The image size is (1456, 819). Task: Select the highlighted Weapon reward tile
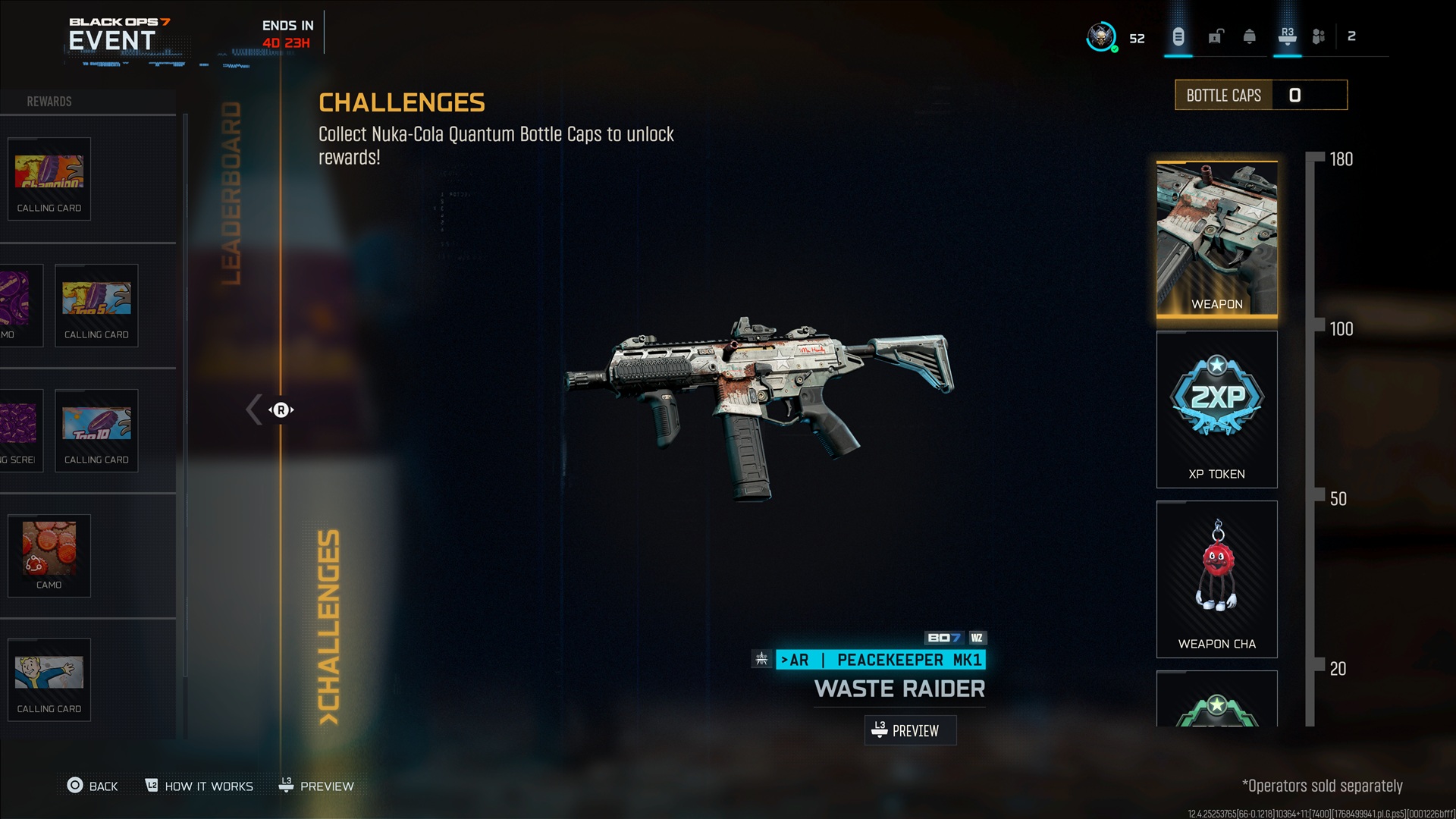1216,237
